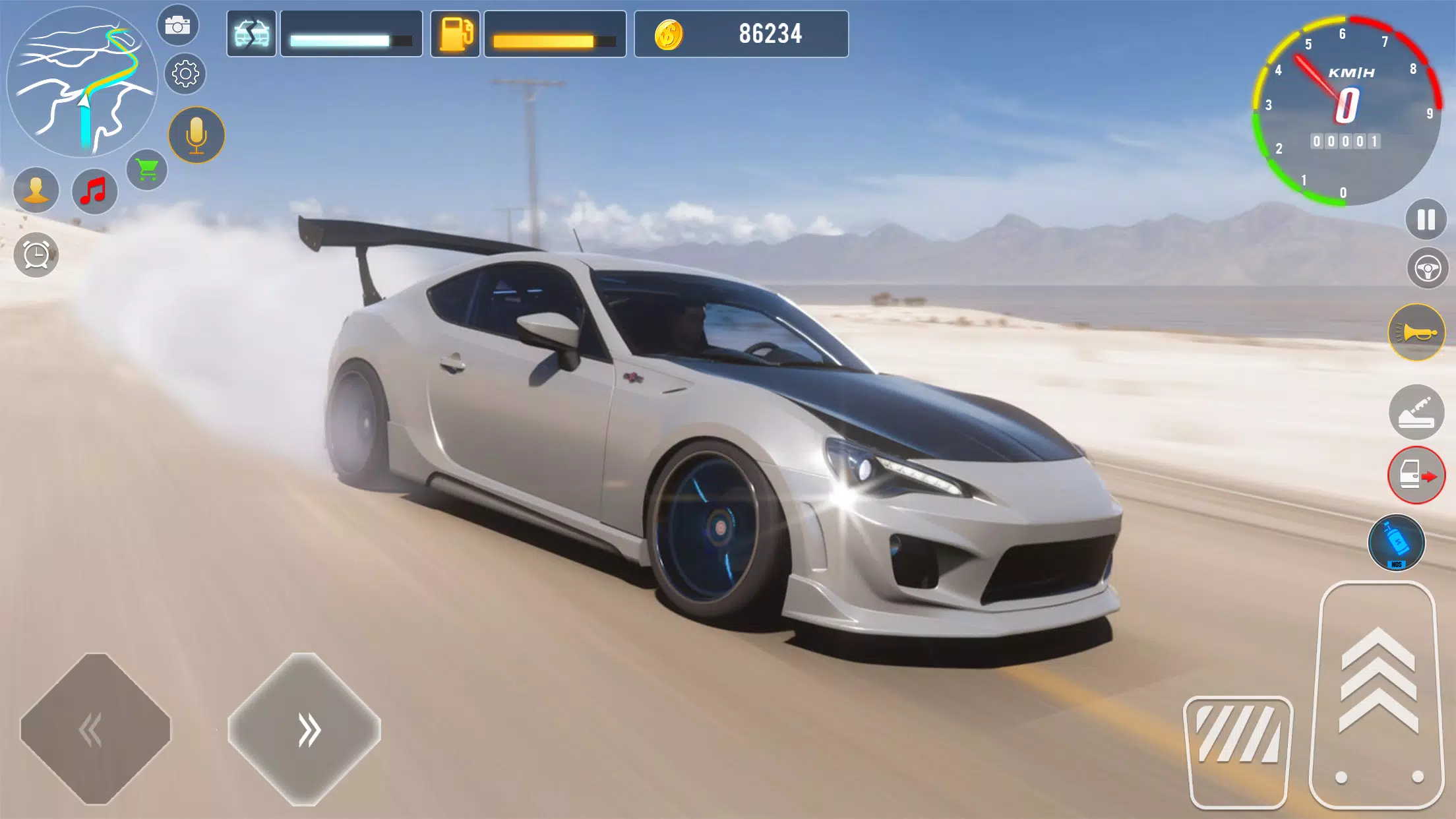Toggle the microphone voice chat button
1456x819 pixels.
pyautogui.click(x=197, y=135)
